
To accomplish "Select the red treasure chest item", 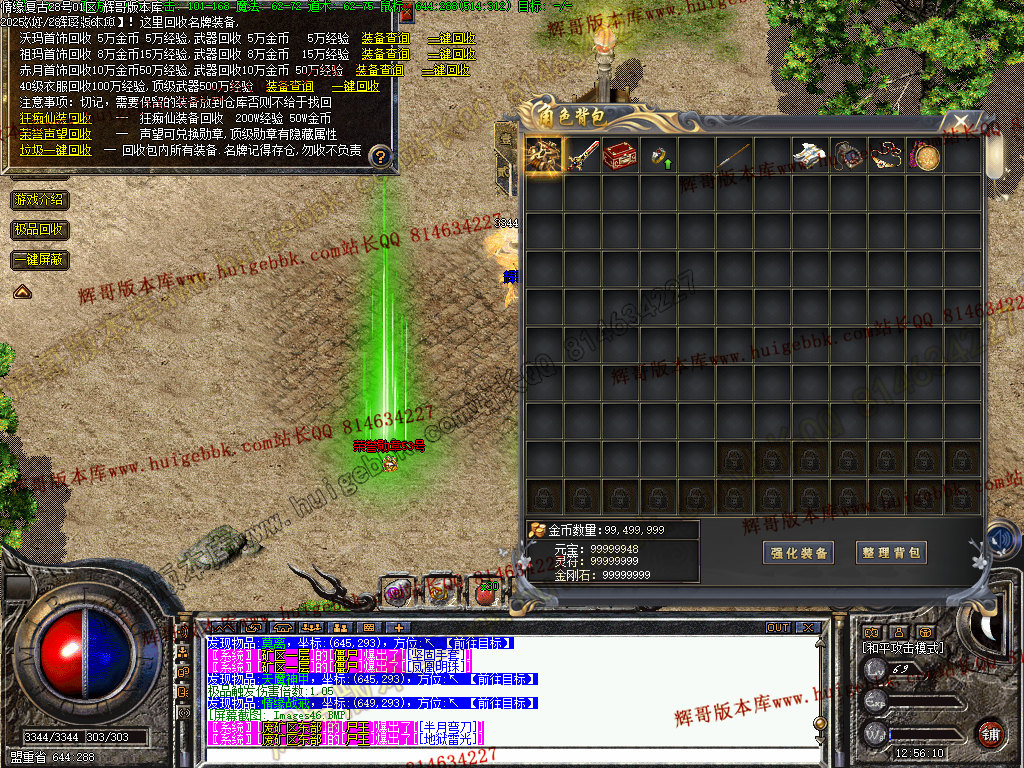I will point(620,156).
